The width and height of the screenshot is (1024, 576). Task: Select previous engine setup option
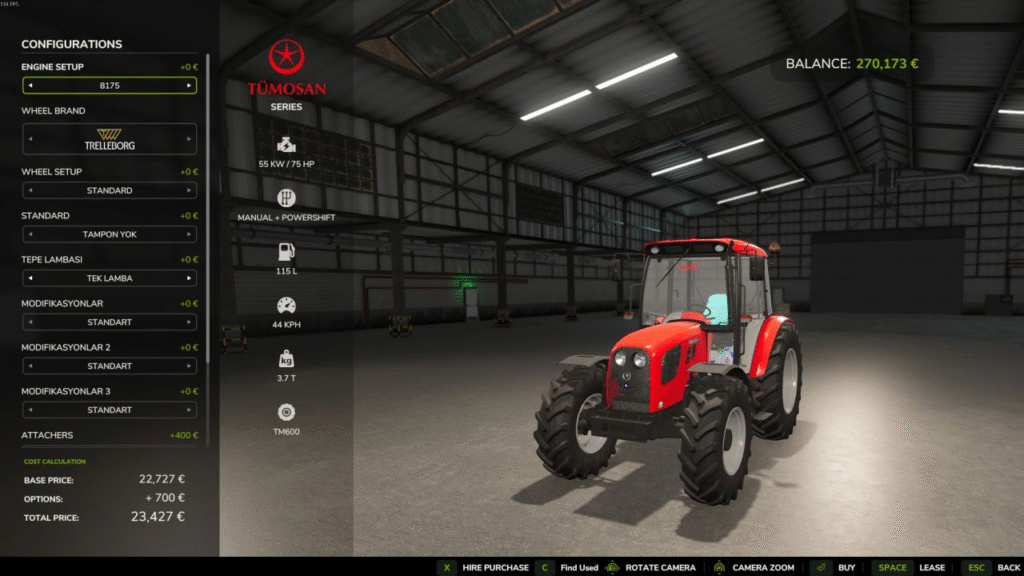(x=29, y=86)
